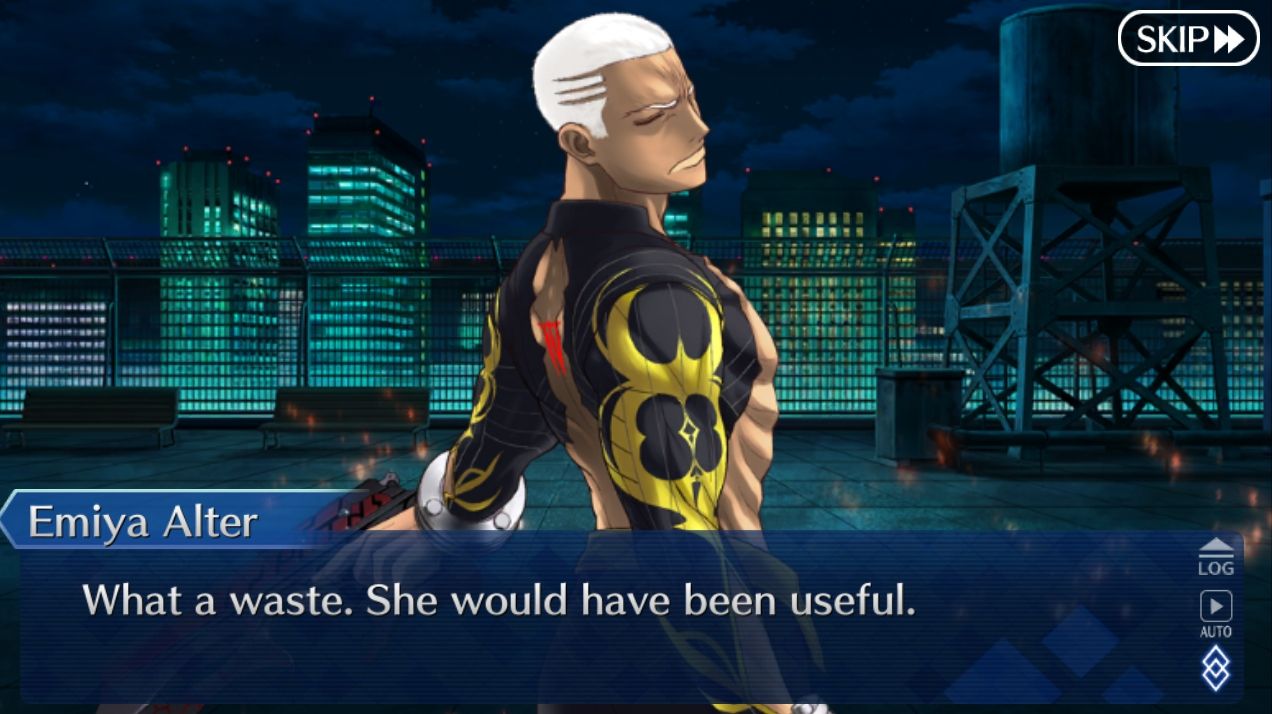Viewport: 1272px width, 714px height.
Task: Skip the story scene with SKIP
Action: (x=1188, y=39)
